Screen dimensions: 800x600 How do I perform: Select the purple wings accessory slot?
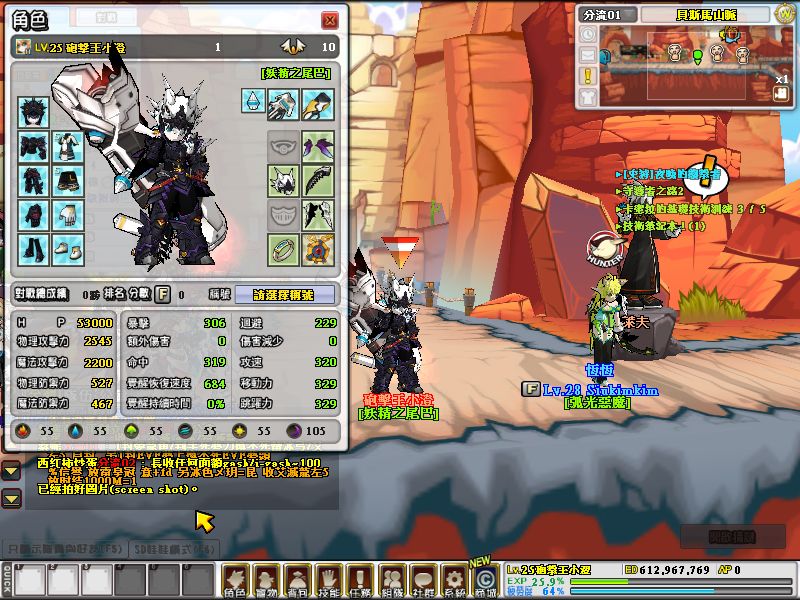(318, 147)
